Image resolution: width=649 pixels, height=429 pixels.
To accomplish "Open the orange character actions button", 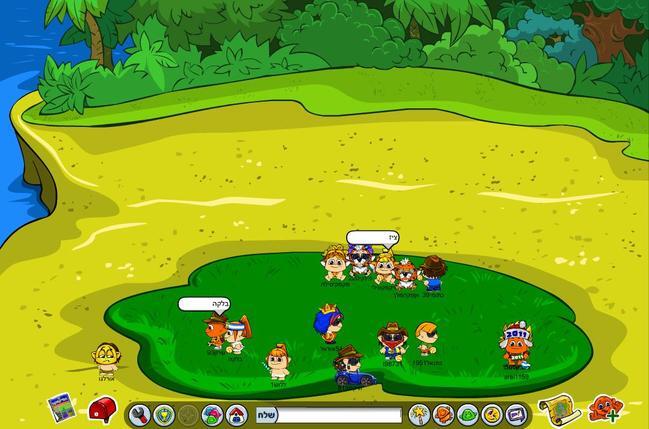I will [x=444, y=414].
